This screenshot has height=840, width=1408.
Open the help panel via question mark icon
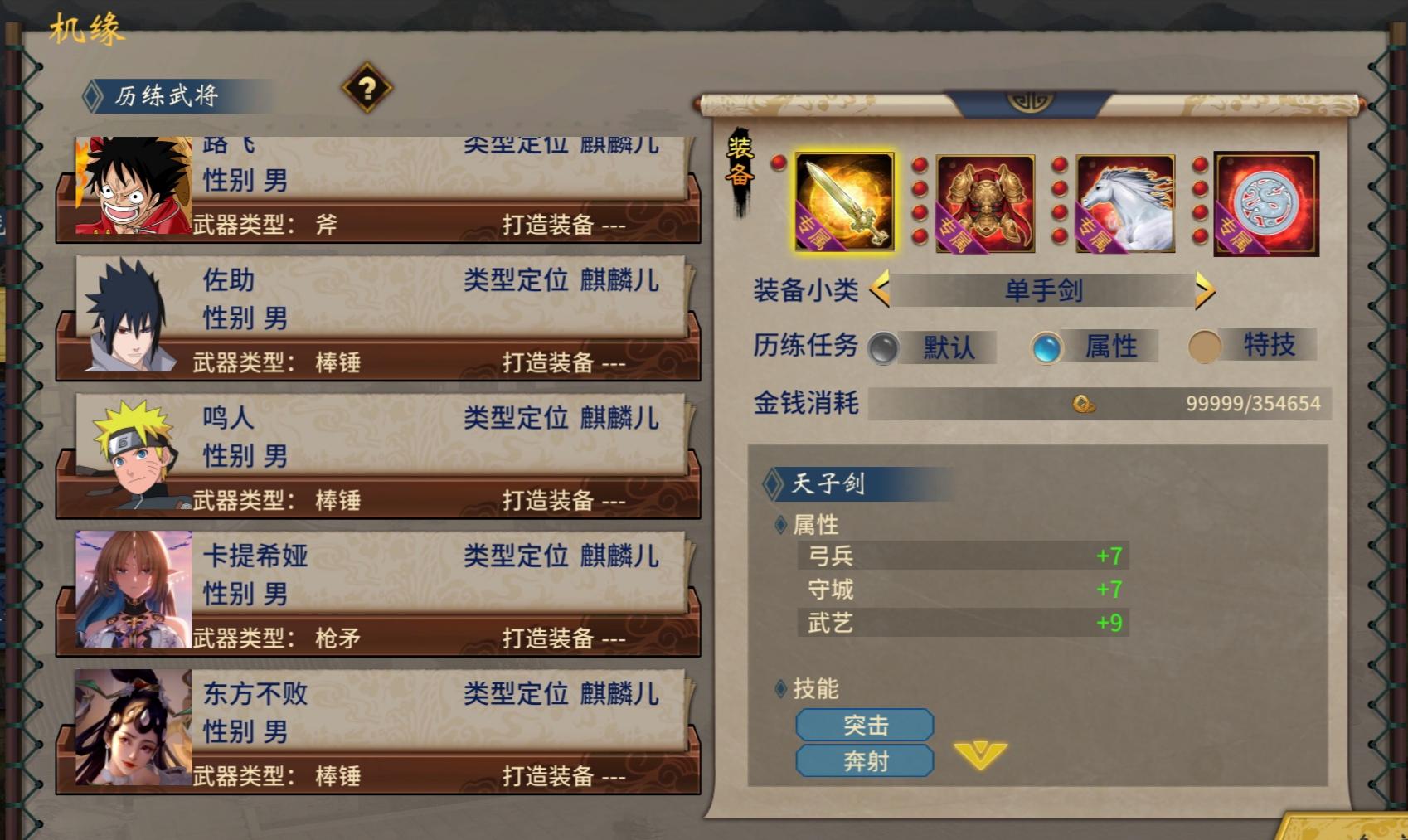(367, 90)
